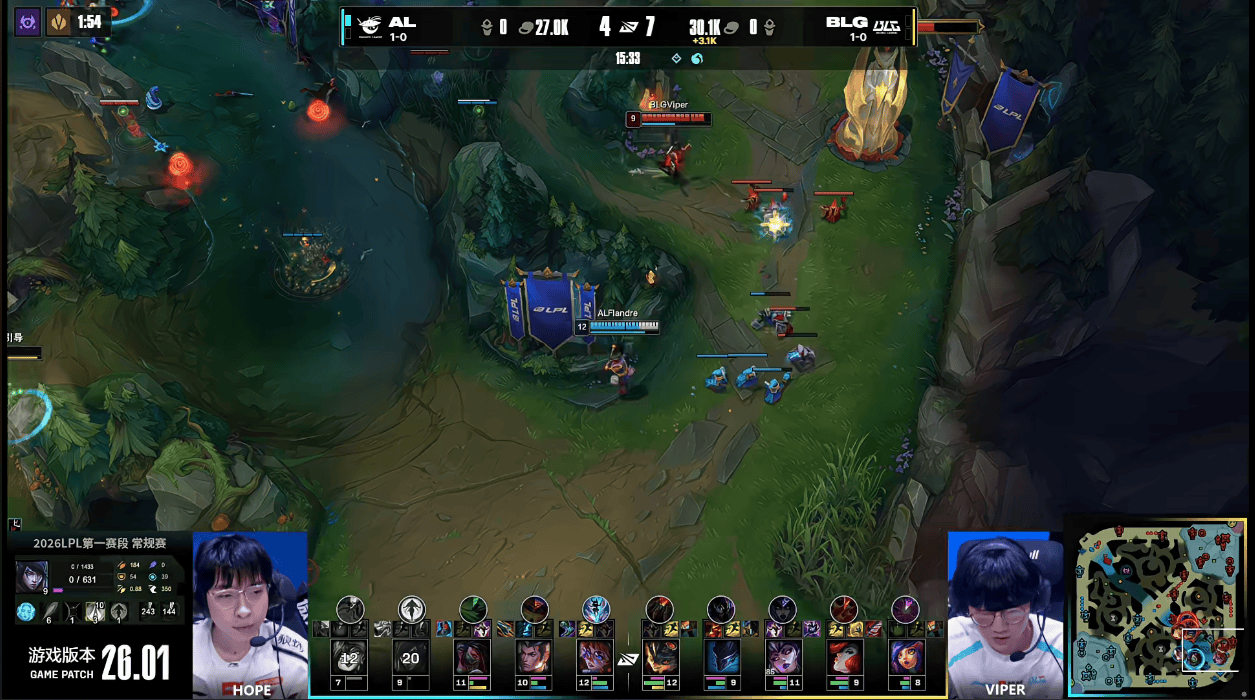This screenshot has width=1255, height=700.
Task: Choose the masked green-haired champion portrait
Action: pyautogui.click(x=473, y=658)
